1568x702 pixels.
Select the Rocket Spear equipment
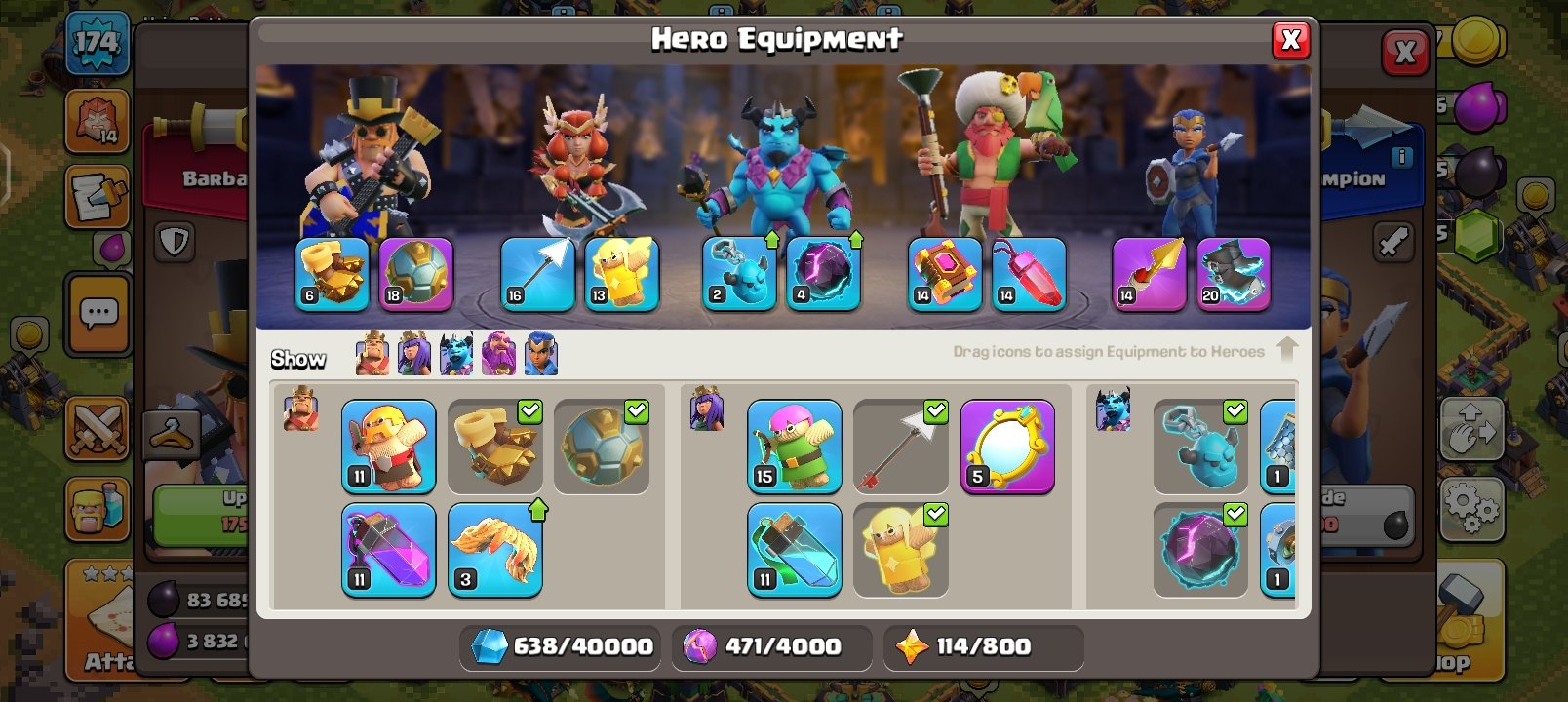point(1148,274)
